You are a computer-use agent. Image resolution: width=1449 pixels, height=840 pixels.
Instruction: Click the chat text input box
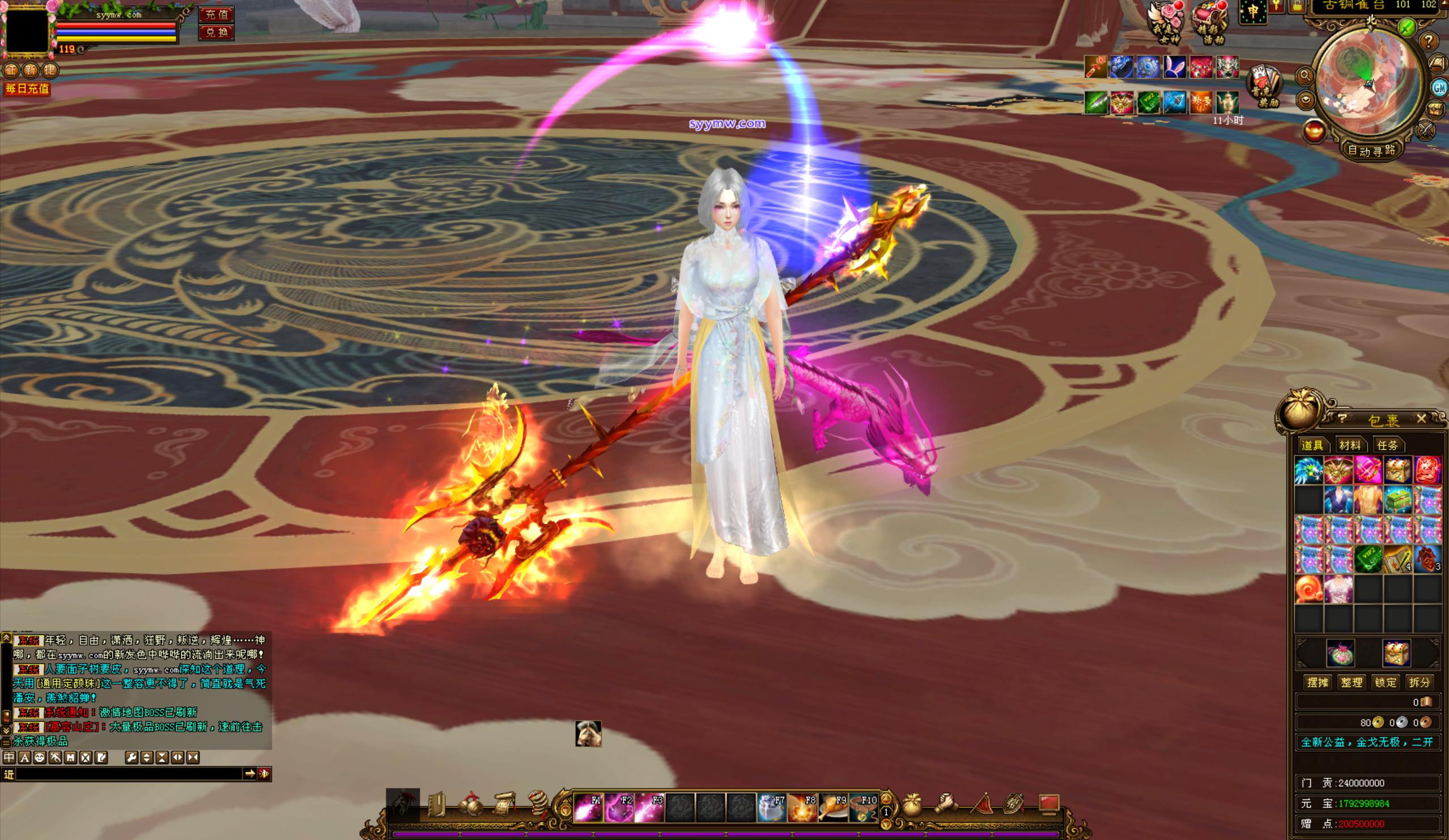click(x=129, y=774)
